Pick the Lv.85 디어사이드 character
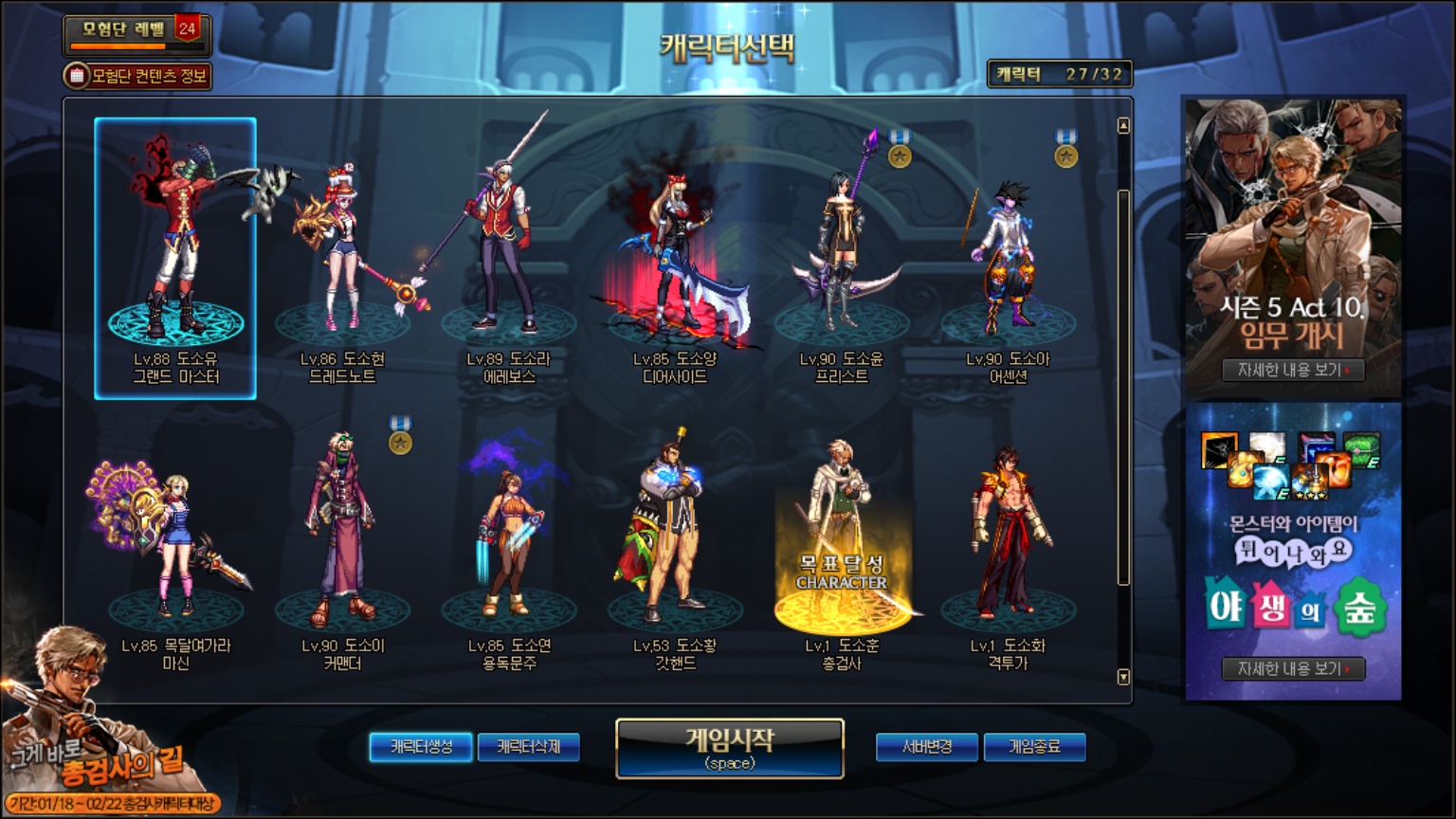Viewport: 1456px width, 819px height. click(675, 256)
